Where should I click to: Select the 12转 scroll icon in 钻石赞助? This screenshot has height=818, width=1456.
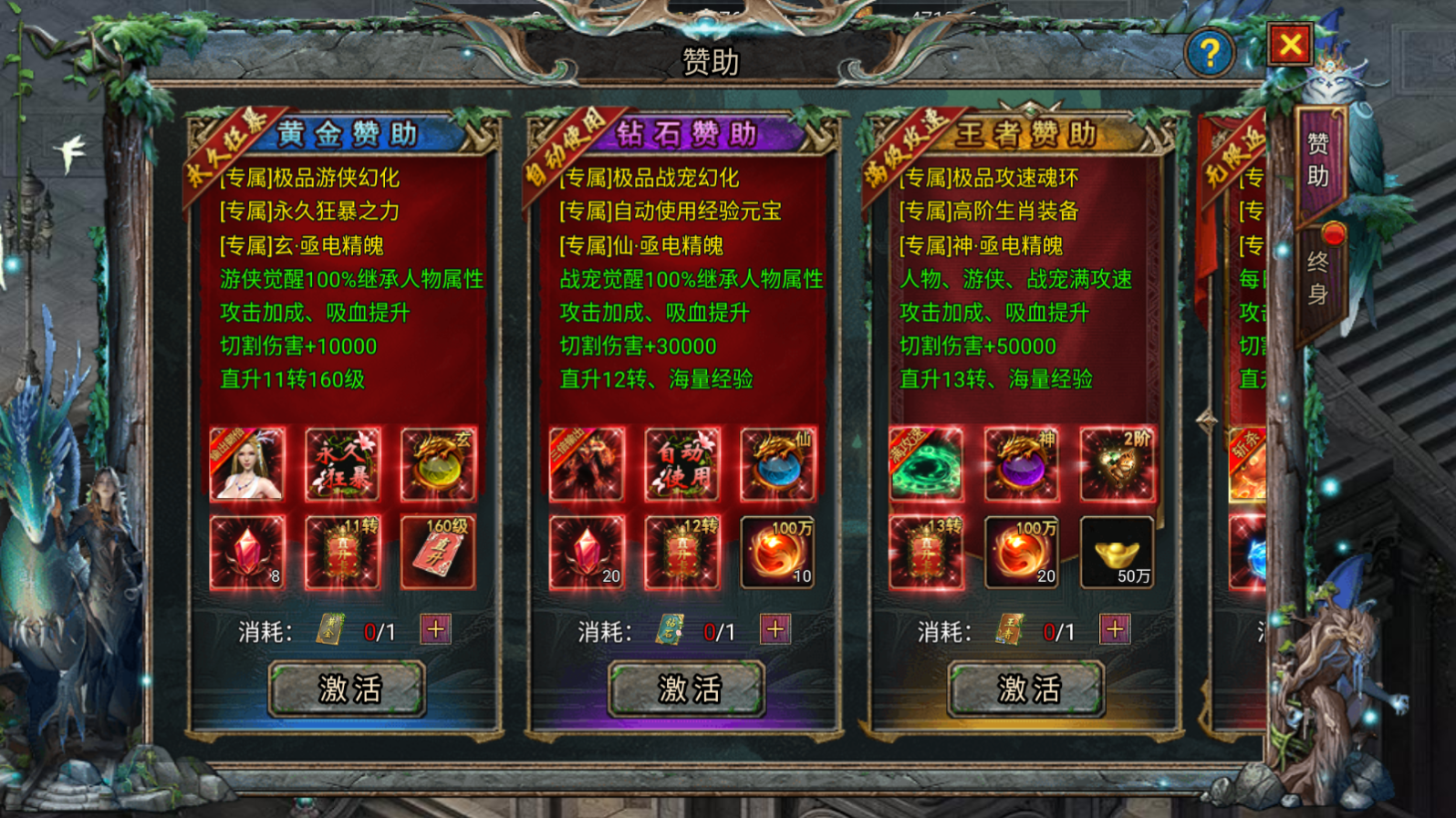point(682,552)
